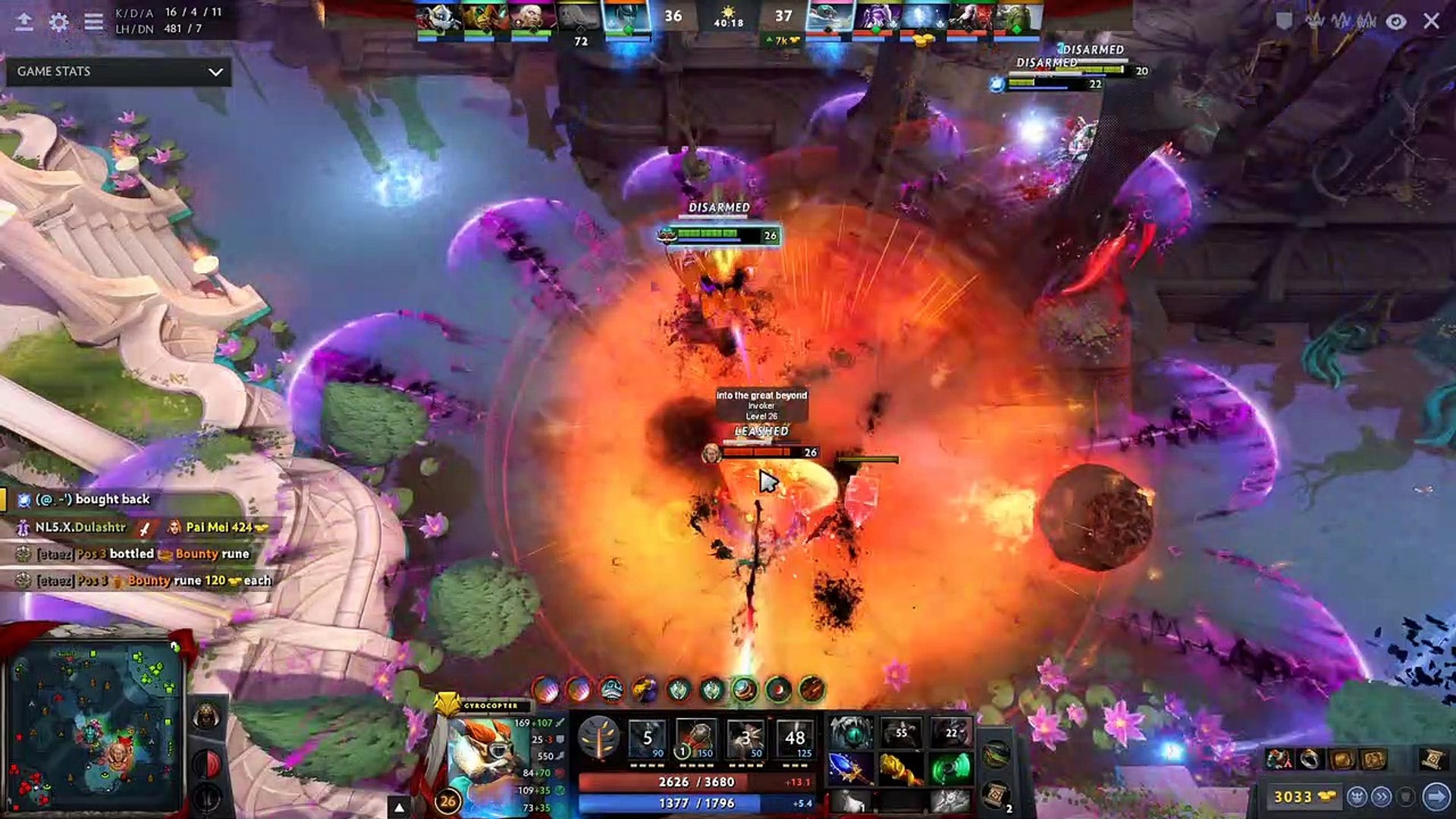Screen dimensions: 1456x819
Task: Select the golden staff item slot
Action: (900, 768)
